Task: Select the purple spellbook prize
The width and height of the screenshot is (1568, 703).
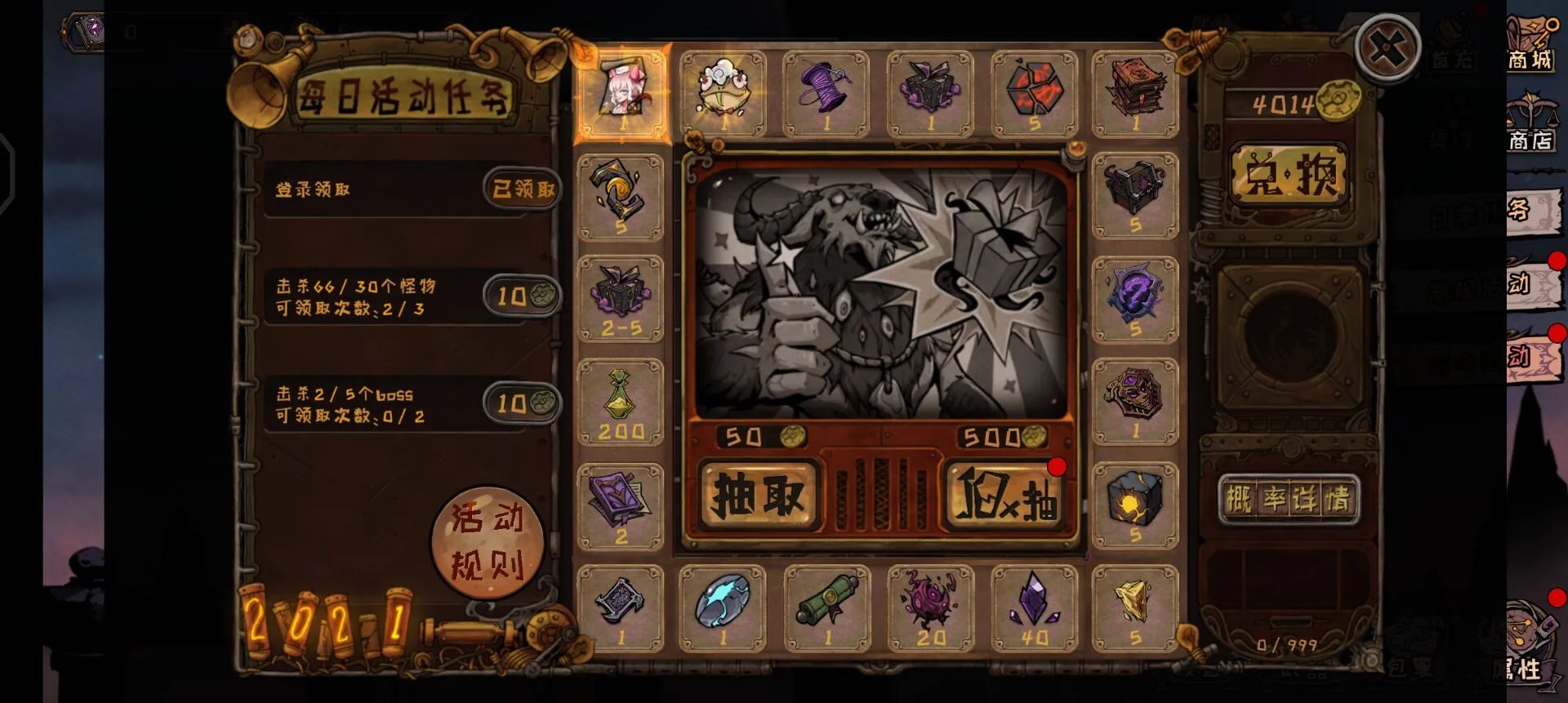Action: tap(621, 505)
